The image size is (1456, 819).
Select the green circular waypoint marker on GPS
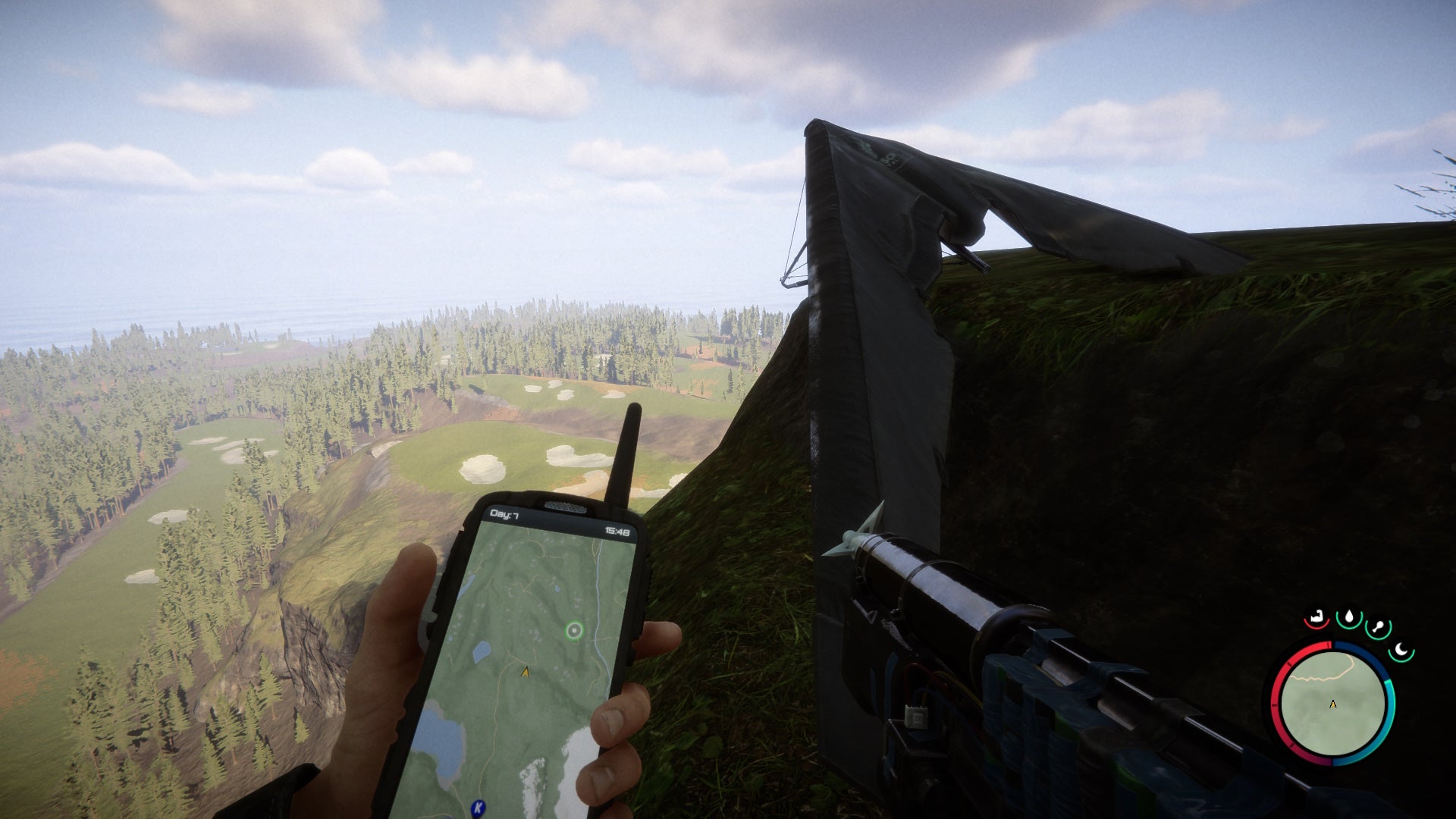point(575,630)
